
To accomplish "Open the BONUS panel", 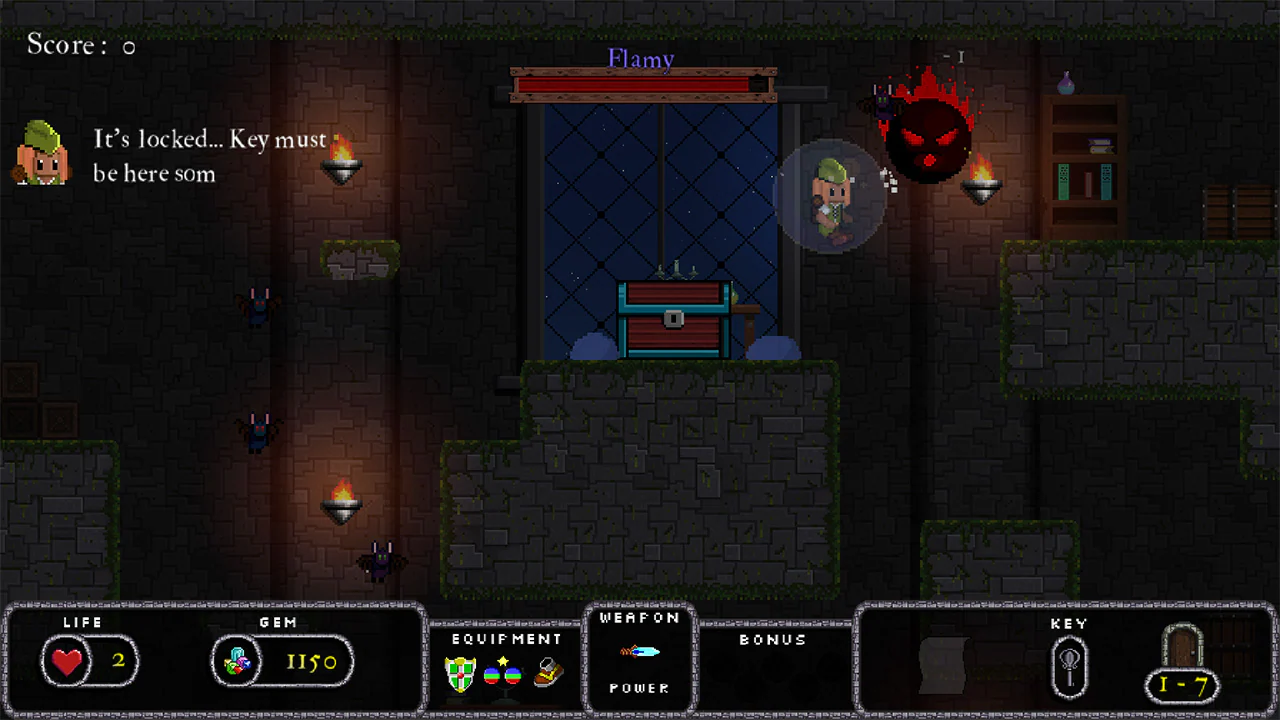I will 772,640.
